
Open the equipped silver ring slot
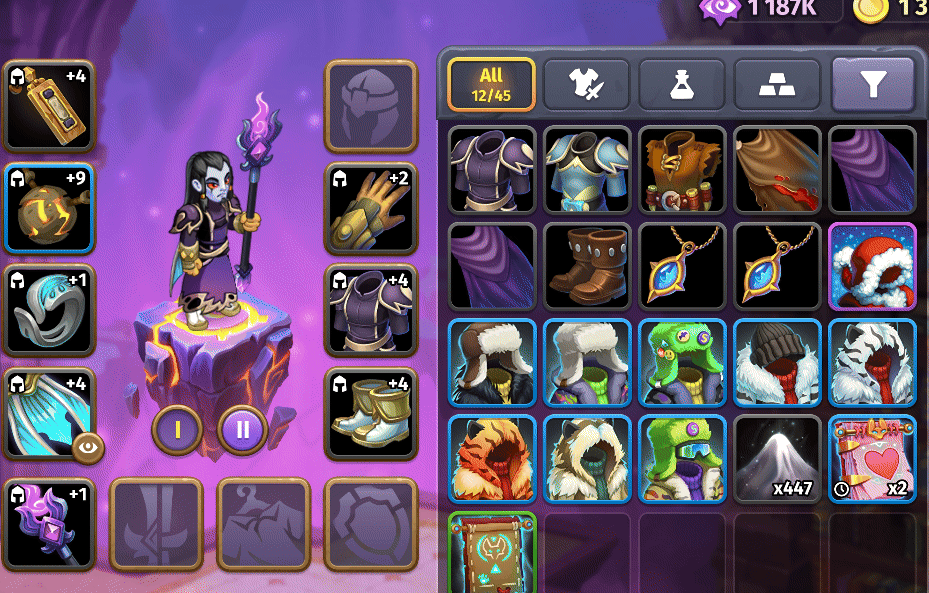coord(49,311)
